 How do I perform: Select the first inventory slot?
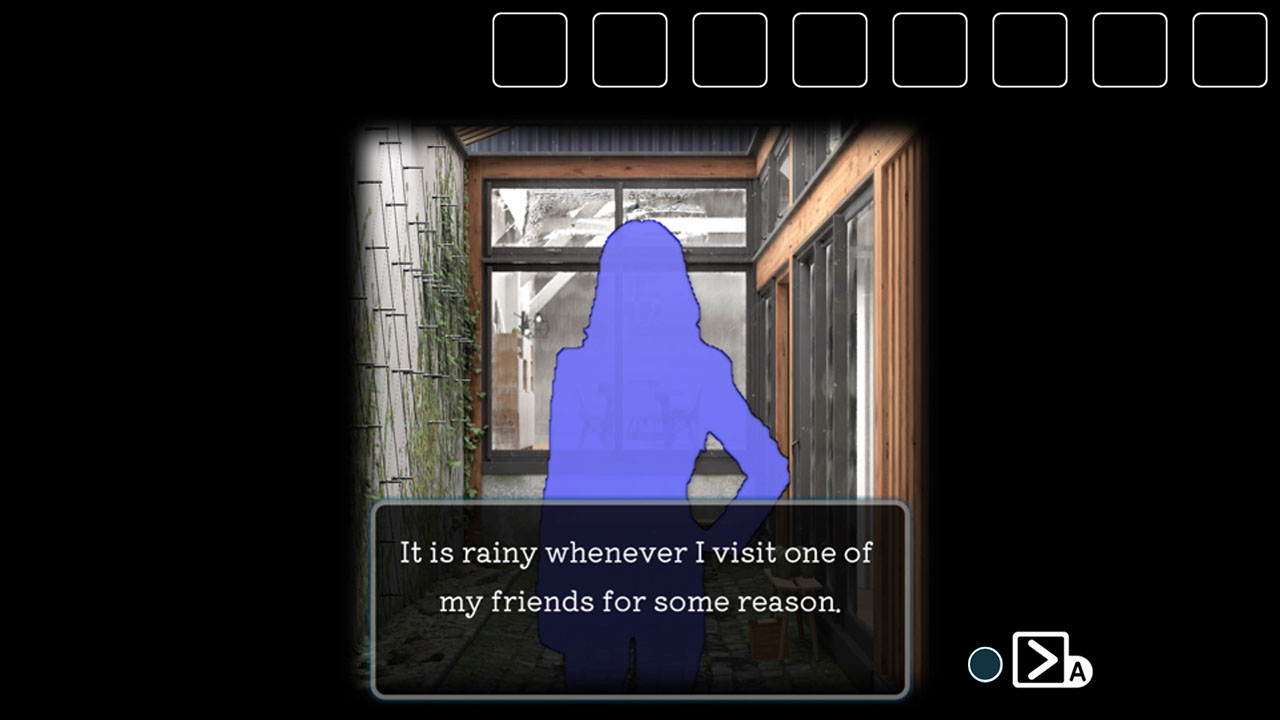[530, 50]
